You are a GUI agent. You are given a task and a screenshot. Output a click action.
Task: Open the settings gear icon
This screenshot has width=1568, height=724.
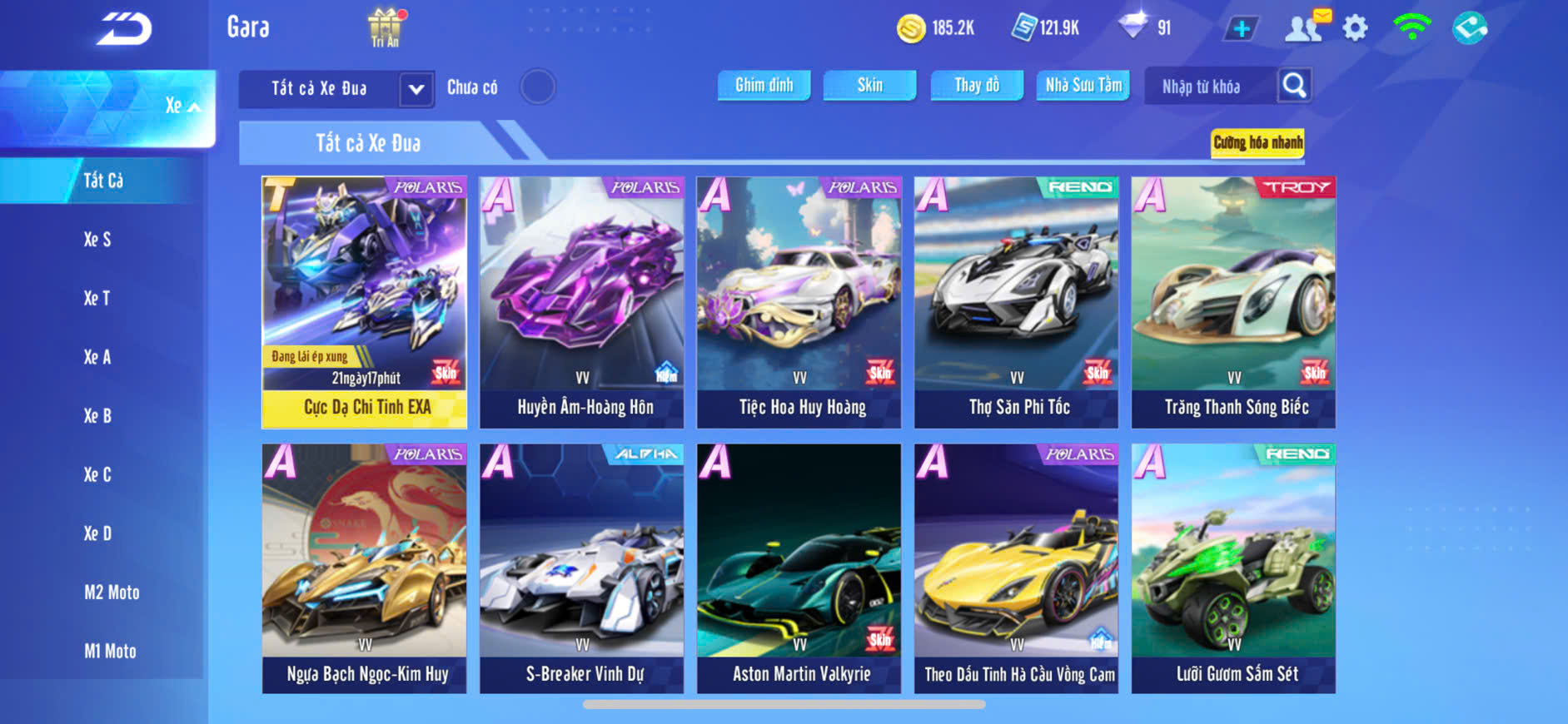tap(1355, 28)
